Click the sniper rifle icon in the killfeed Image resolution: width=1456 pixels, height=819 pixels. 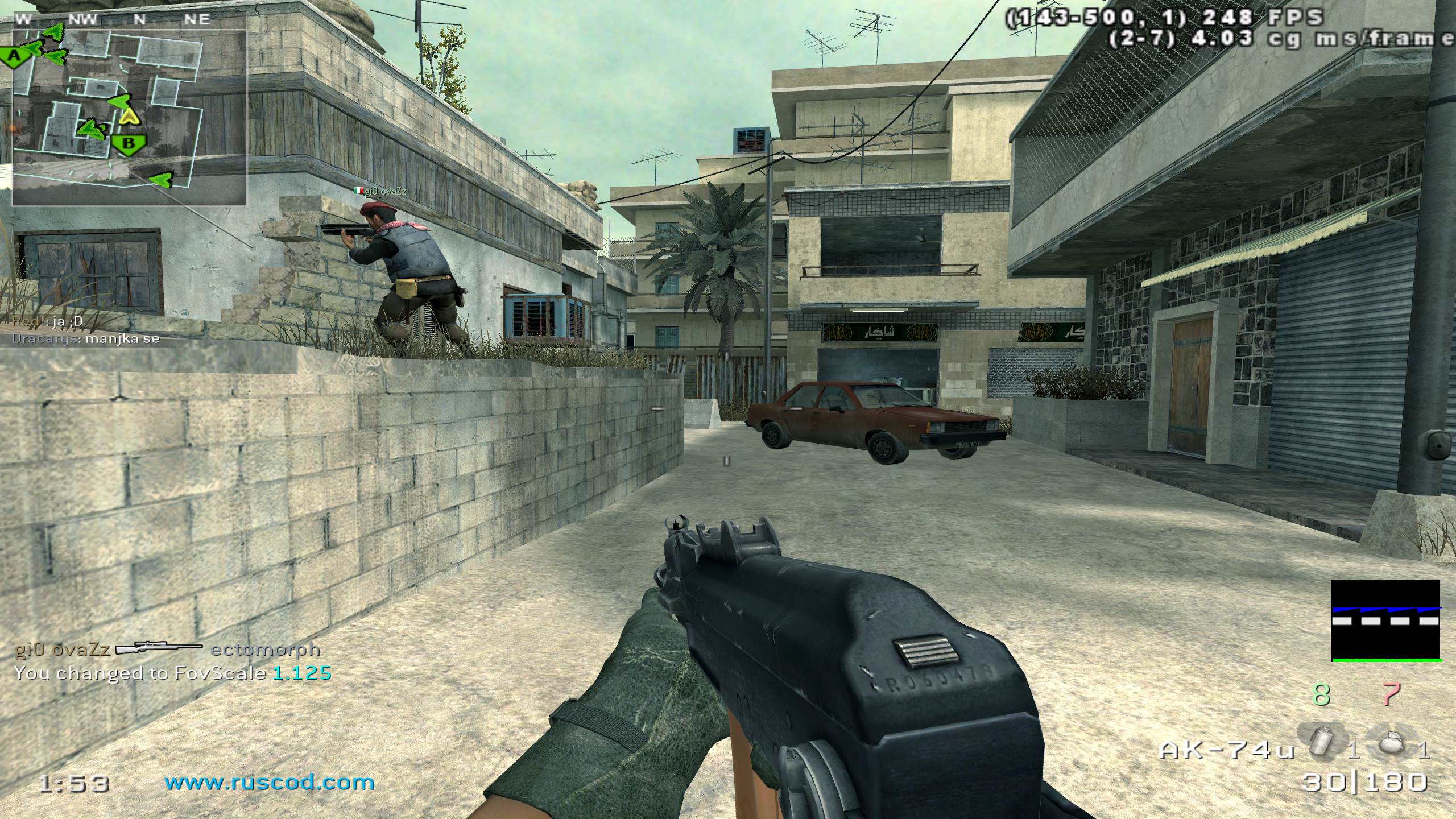(159, 649)
